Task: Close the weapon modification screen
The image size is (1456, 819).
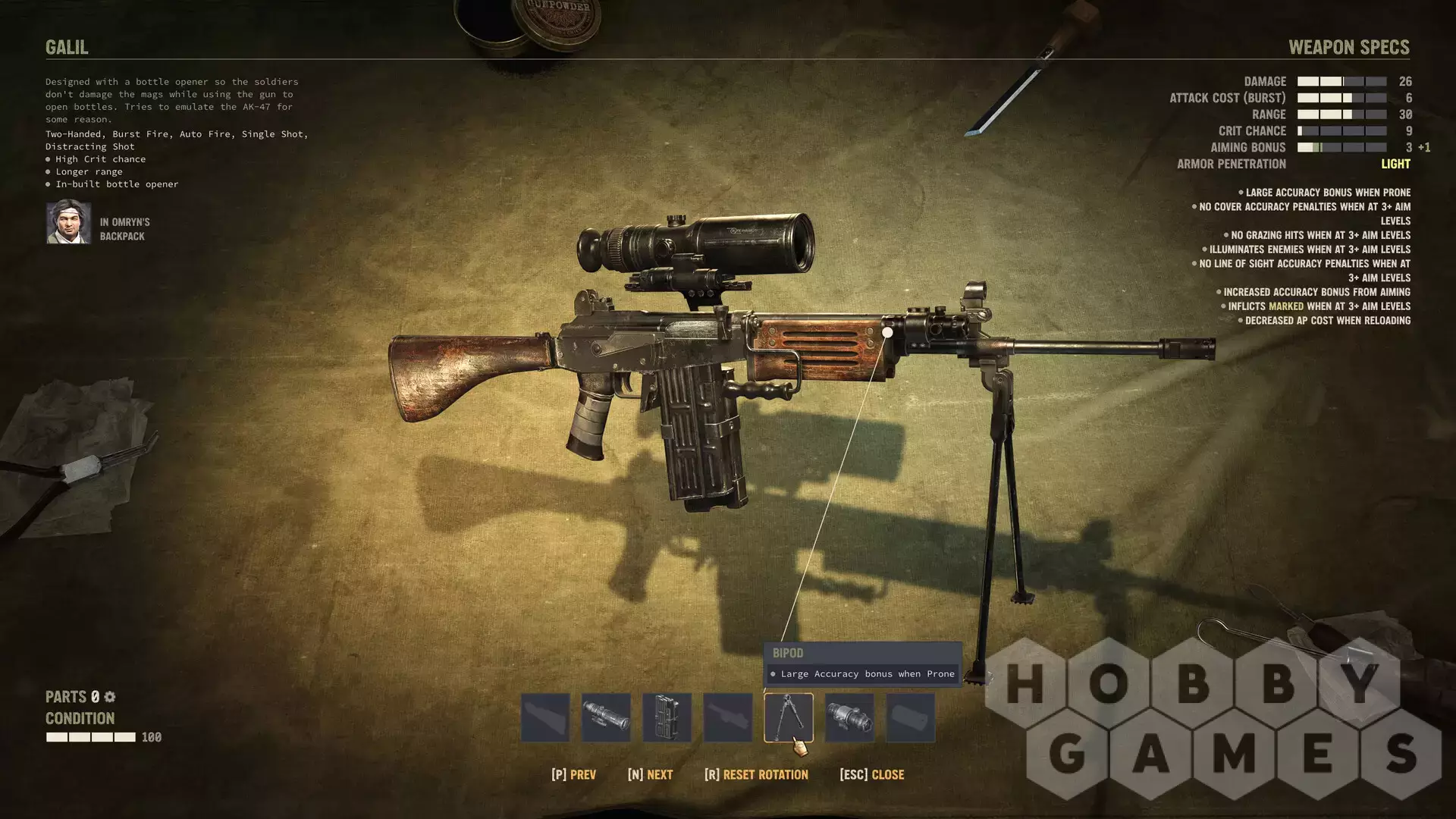Action: point(872,774)
